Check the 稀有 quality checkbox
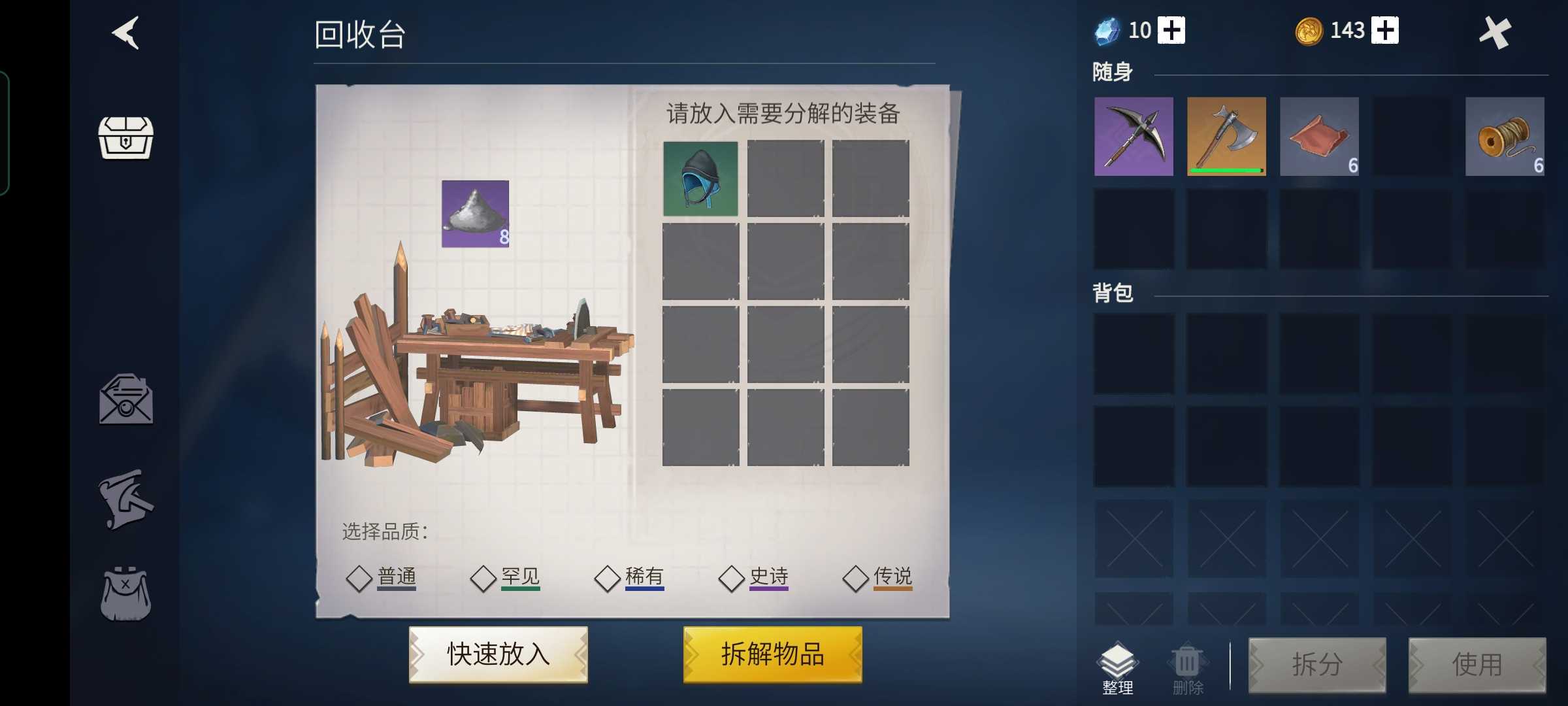Screen dimensions: 1568x706 click(x=608, y=578)
